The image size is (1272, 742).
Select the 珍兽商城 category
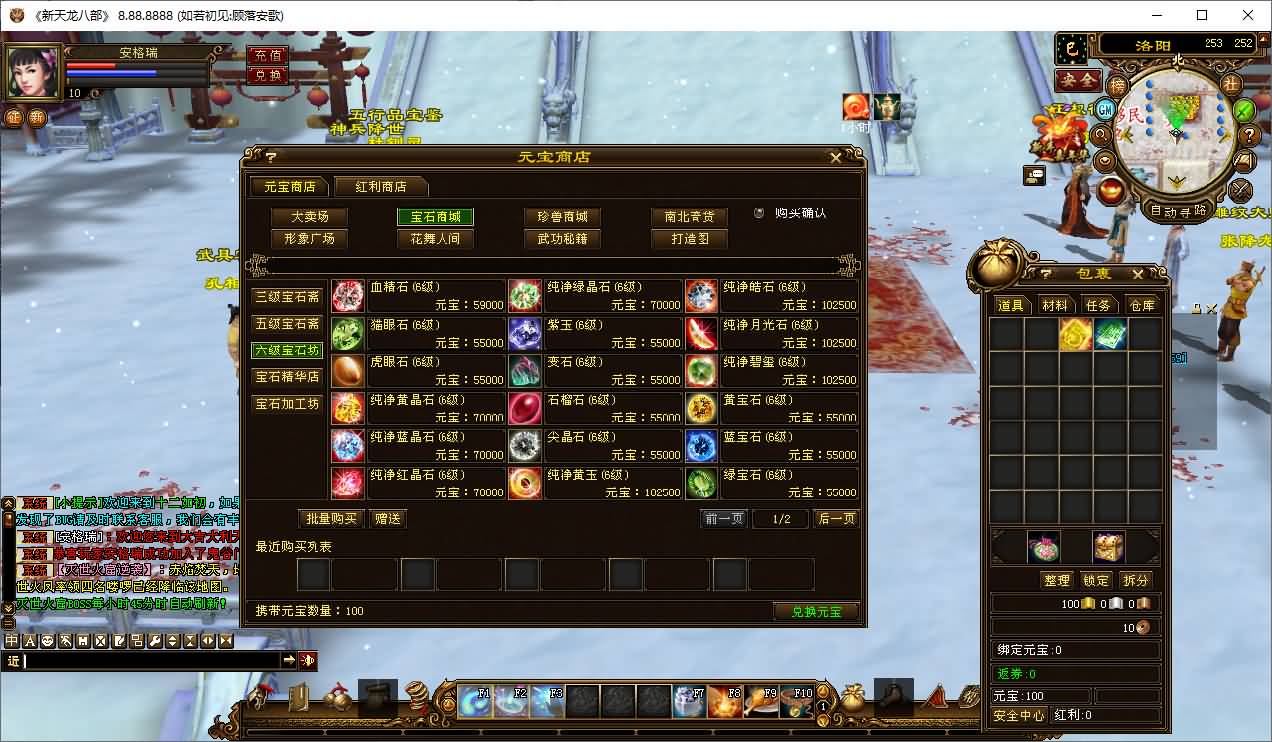pos(562,217)
